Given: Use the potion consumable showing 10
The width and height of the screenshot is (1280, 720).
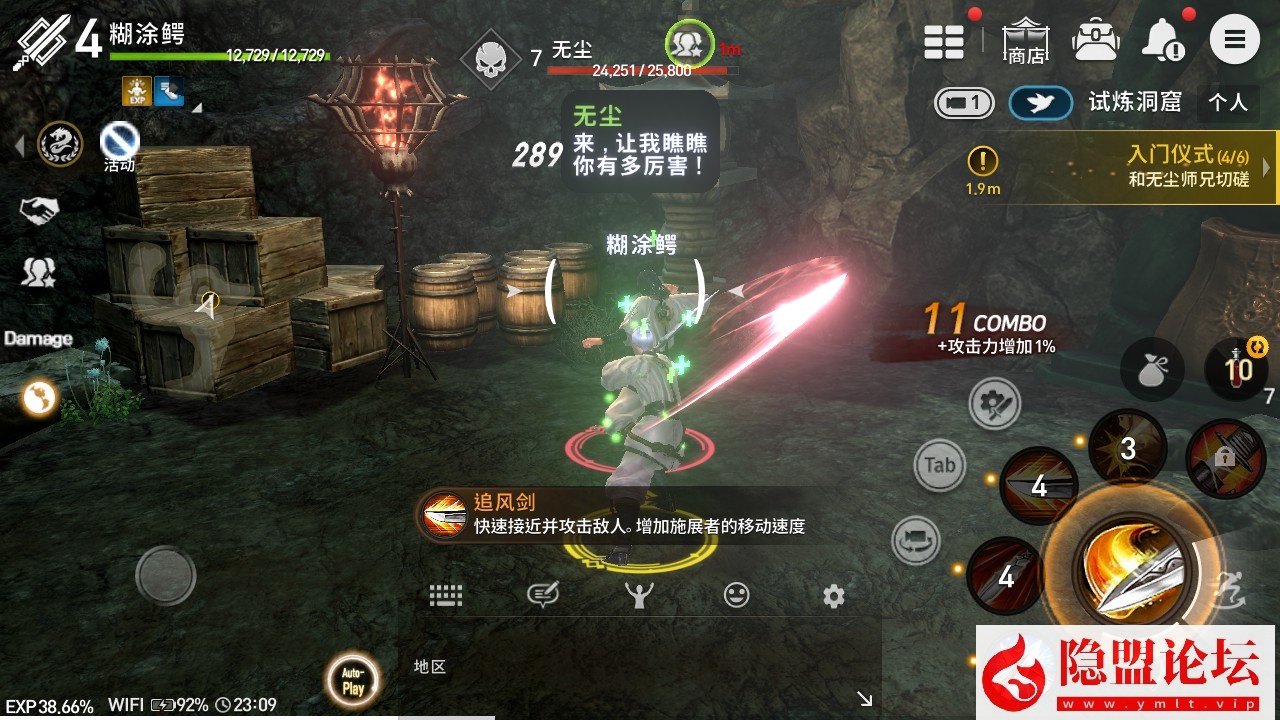Looking at the screenshot, I should tap(1239, 367).
